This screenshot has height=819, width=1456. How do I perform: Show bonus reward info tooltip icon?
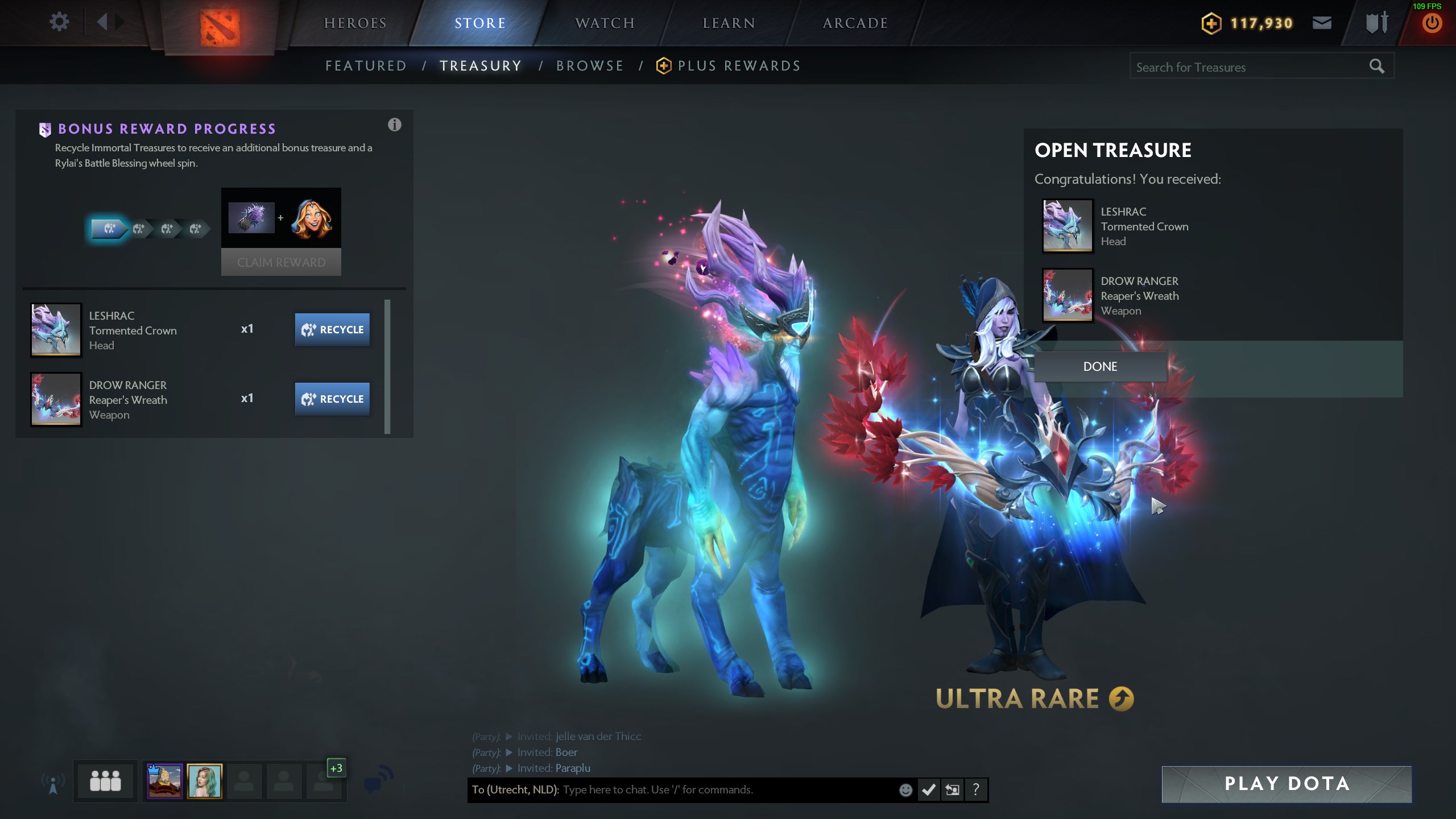[x=394, y=125]
